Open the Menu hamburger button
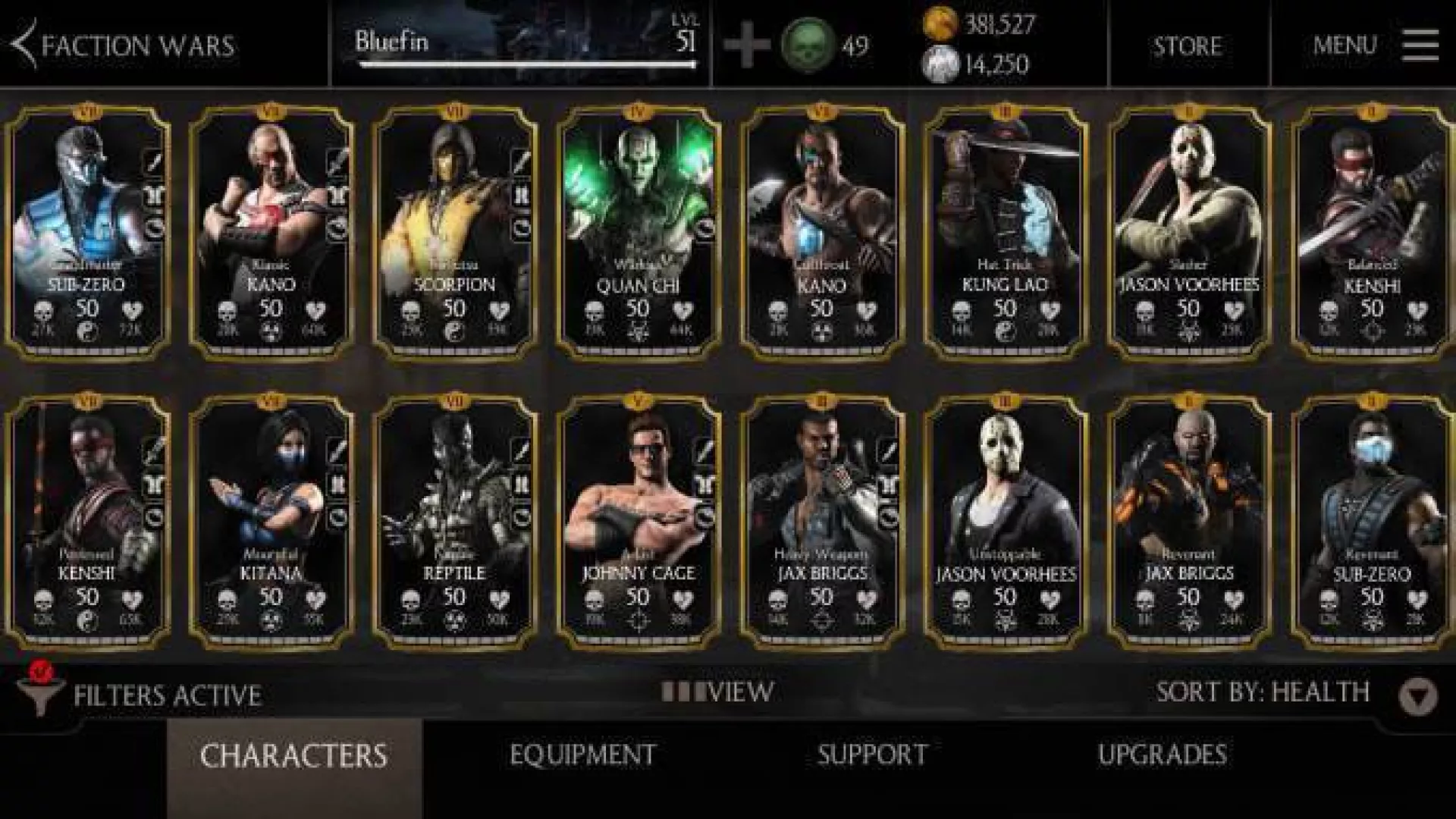Viewport: 1456px width, 819px height. tap(1420, 45)
